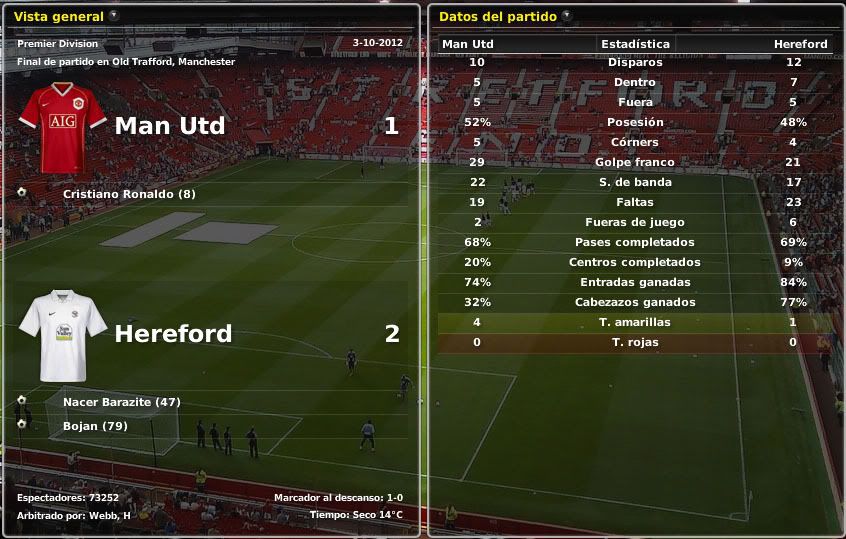
Task: Open the Vista general panel dropdown arrow
Action: (x=113, y=16)
